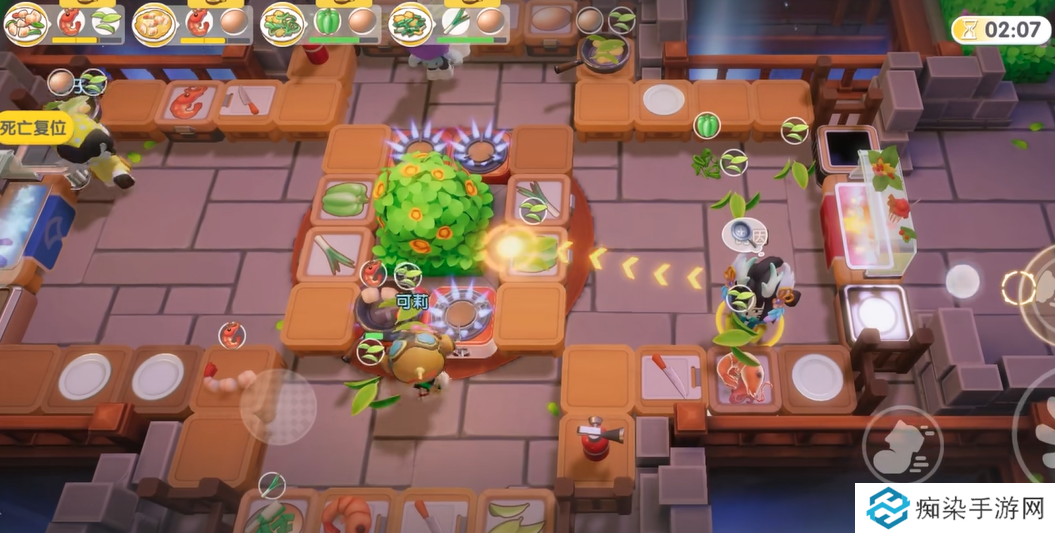
Task: Tap the small white round action button
Action: click(x=962, y=281)
